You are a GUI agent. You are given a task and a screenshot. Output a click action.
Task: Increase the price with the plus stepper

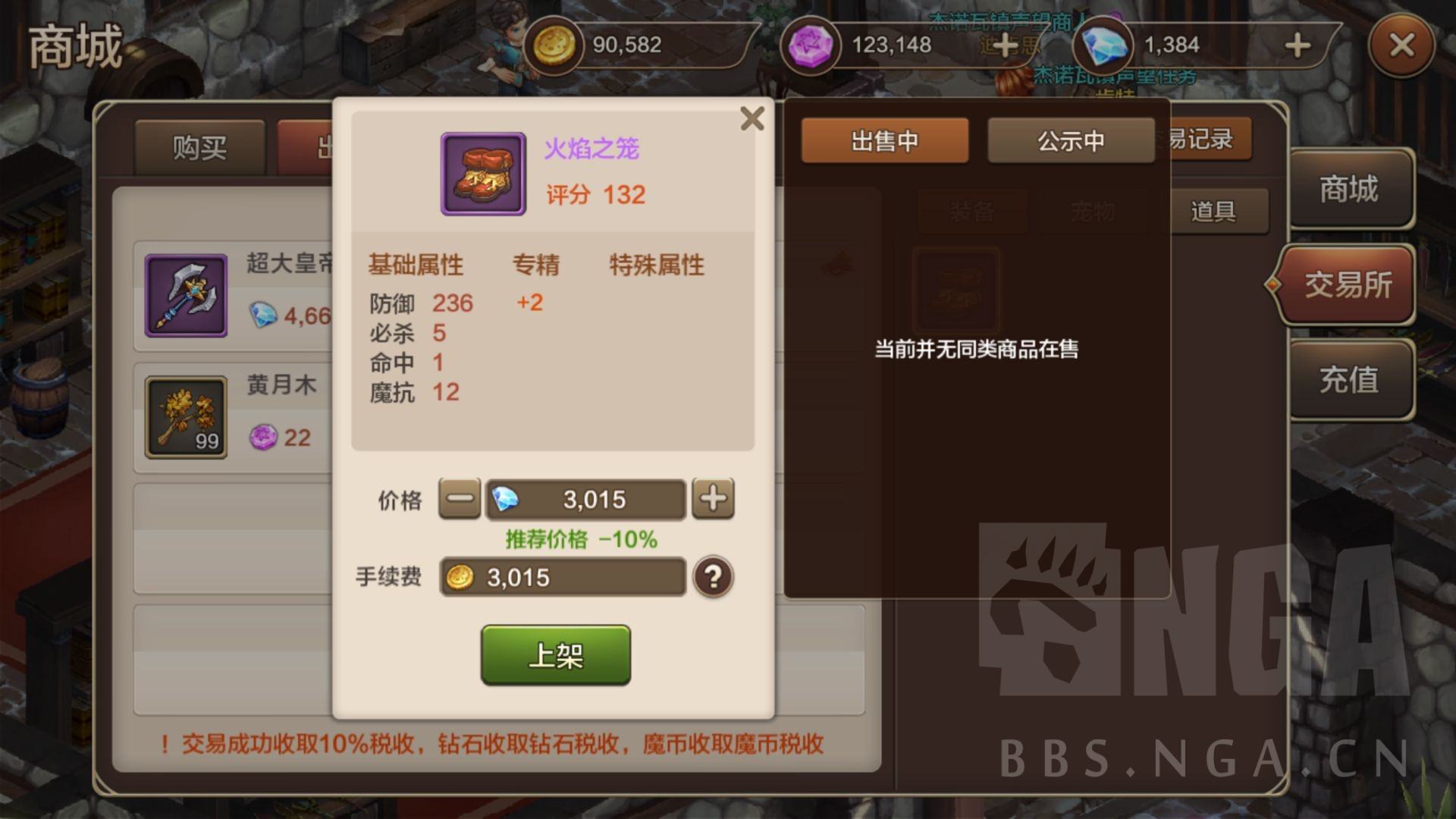pyautogui.click(x=712, y=499)
